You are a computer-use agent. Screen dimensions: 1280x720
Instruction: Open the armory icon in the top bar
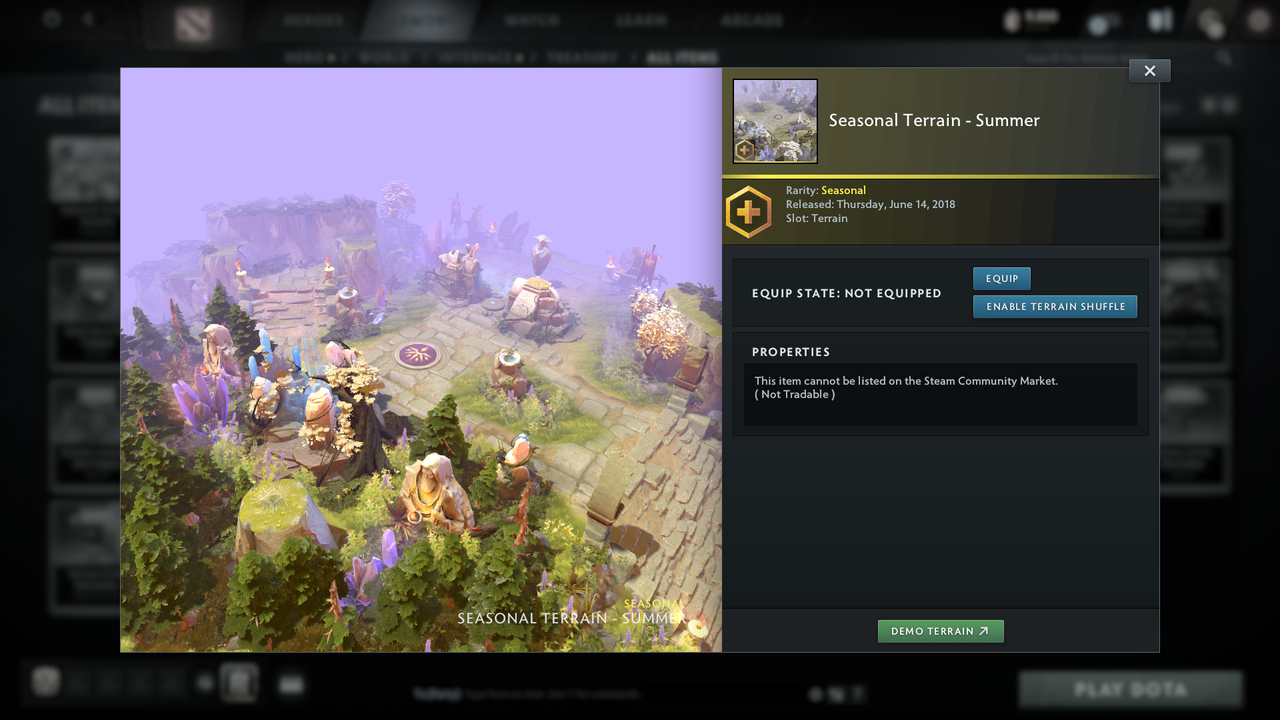pyautogui.click(x=1159, y=19)
